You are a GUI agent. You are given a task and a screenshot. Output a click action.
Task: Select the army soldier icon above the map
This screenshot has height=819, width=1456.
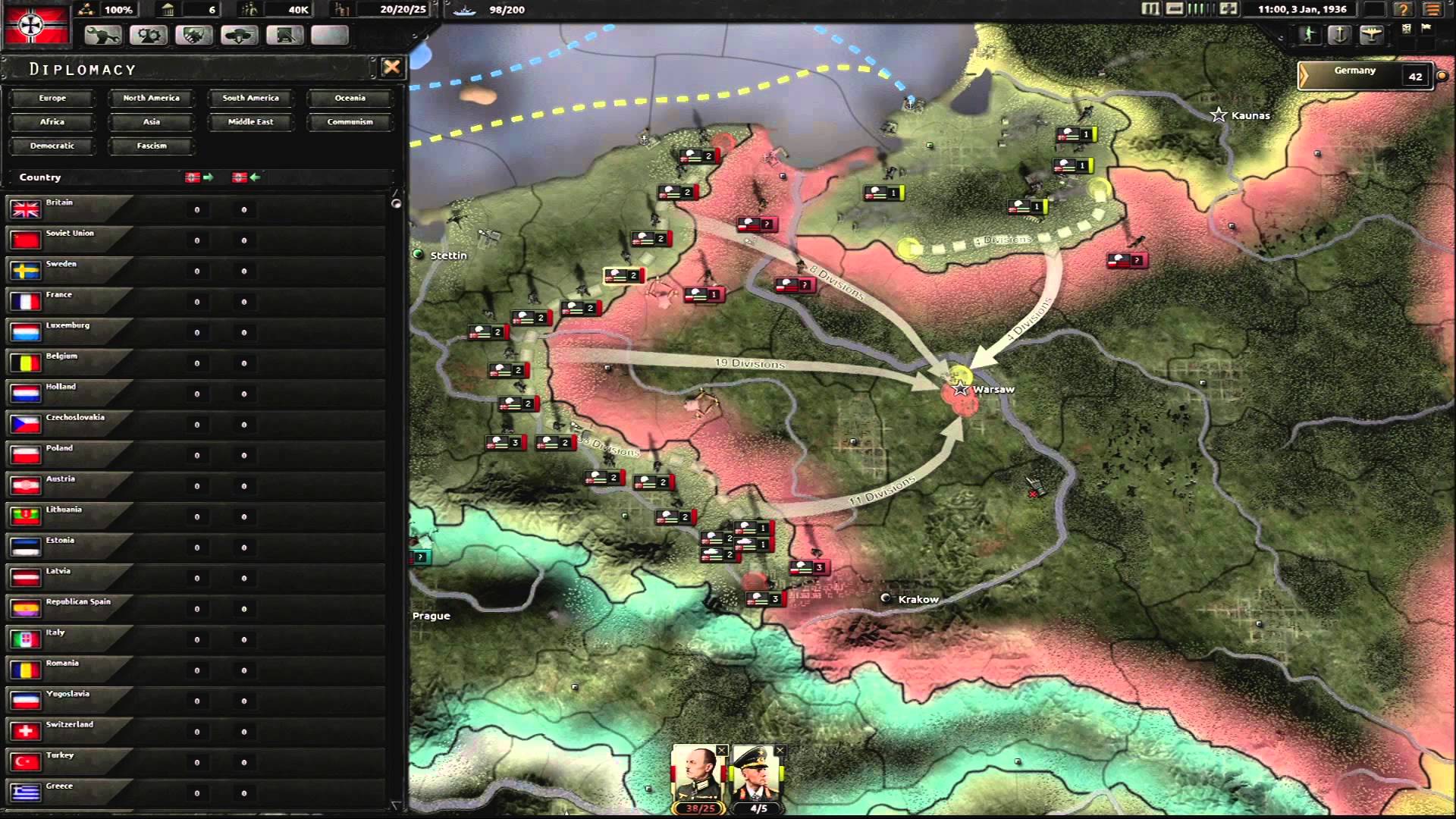(1308, 33)
